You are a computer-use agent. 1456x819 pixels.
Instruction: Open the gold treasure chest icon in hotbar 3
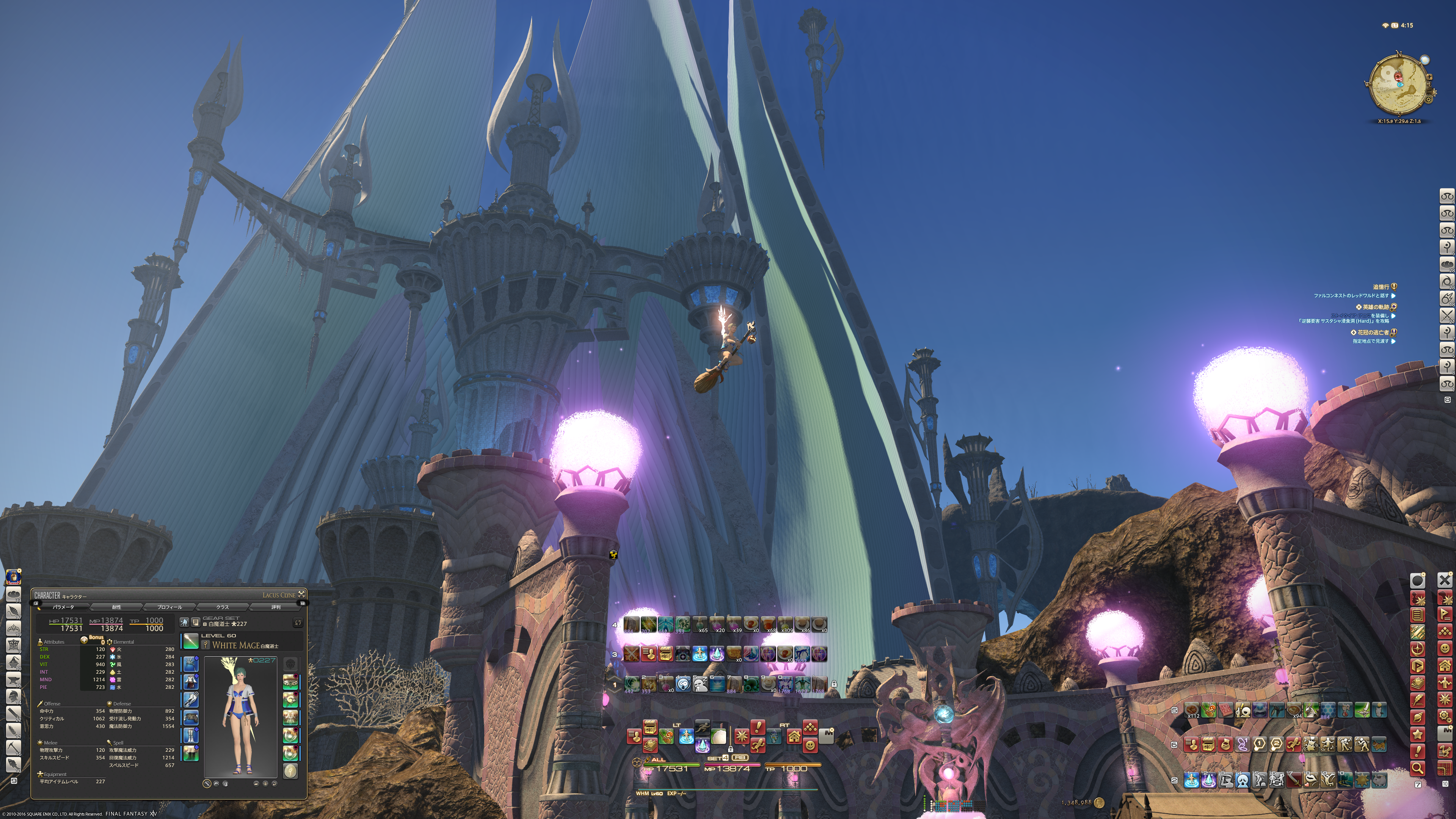pos(665,654)
